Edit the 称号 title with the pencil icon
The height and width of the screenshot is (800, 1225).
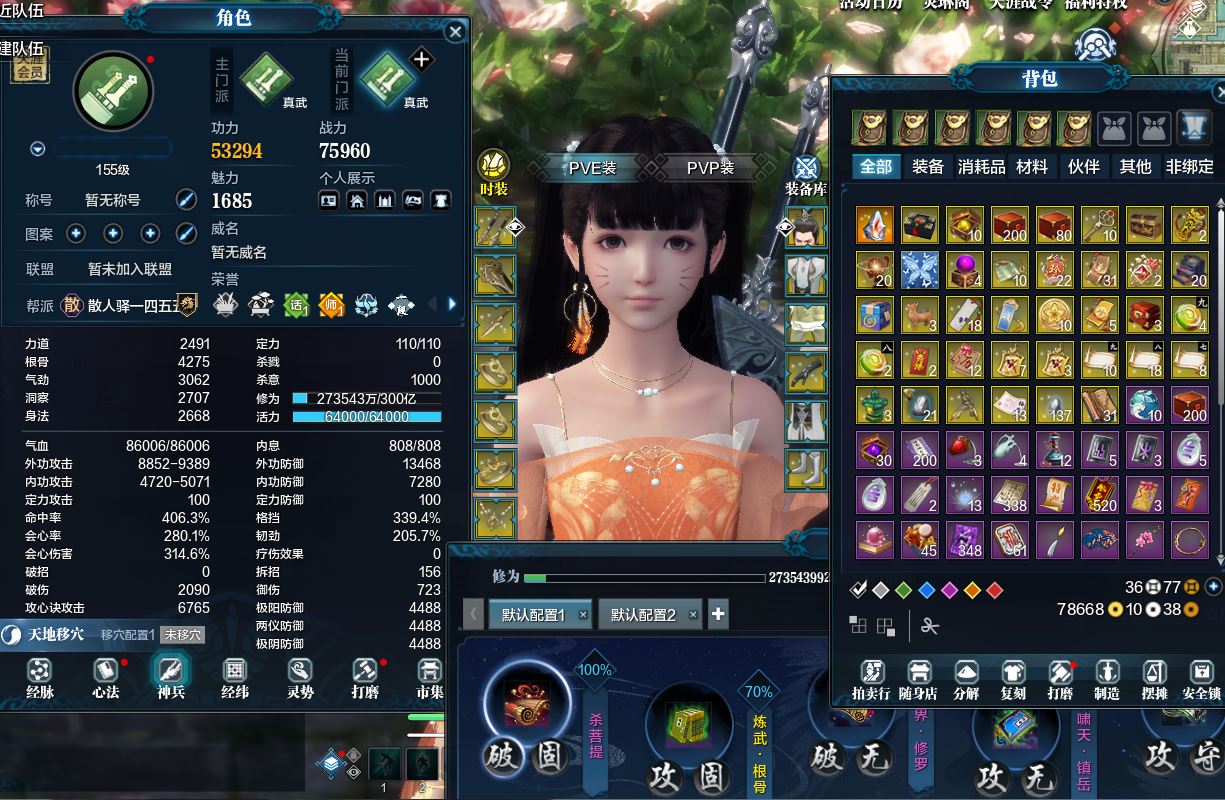pos(186,199)
